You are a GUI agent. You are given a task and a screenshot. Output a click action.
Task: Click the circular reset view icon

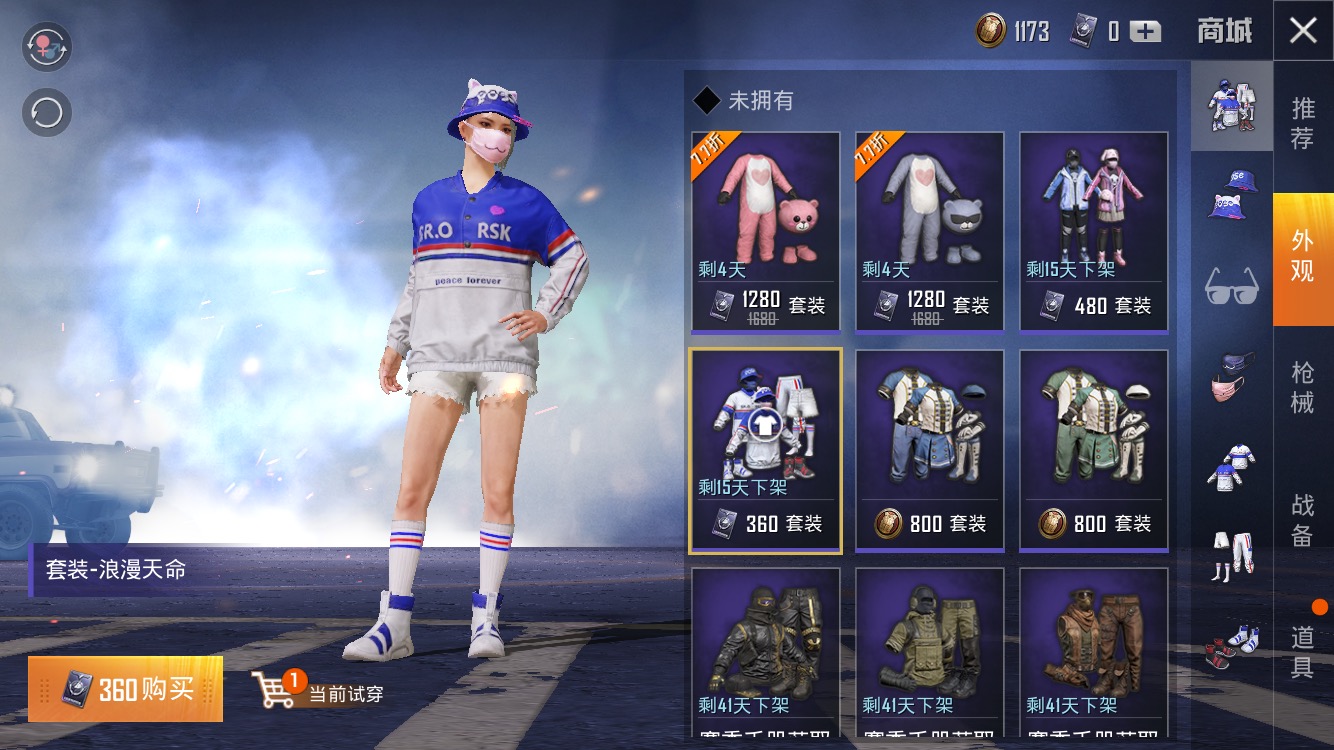point(47,113)
